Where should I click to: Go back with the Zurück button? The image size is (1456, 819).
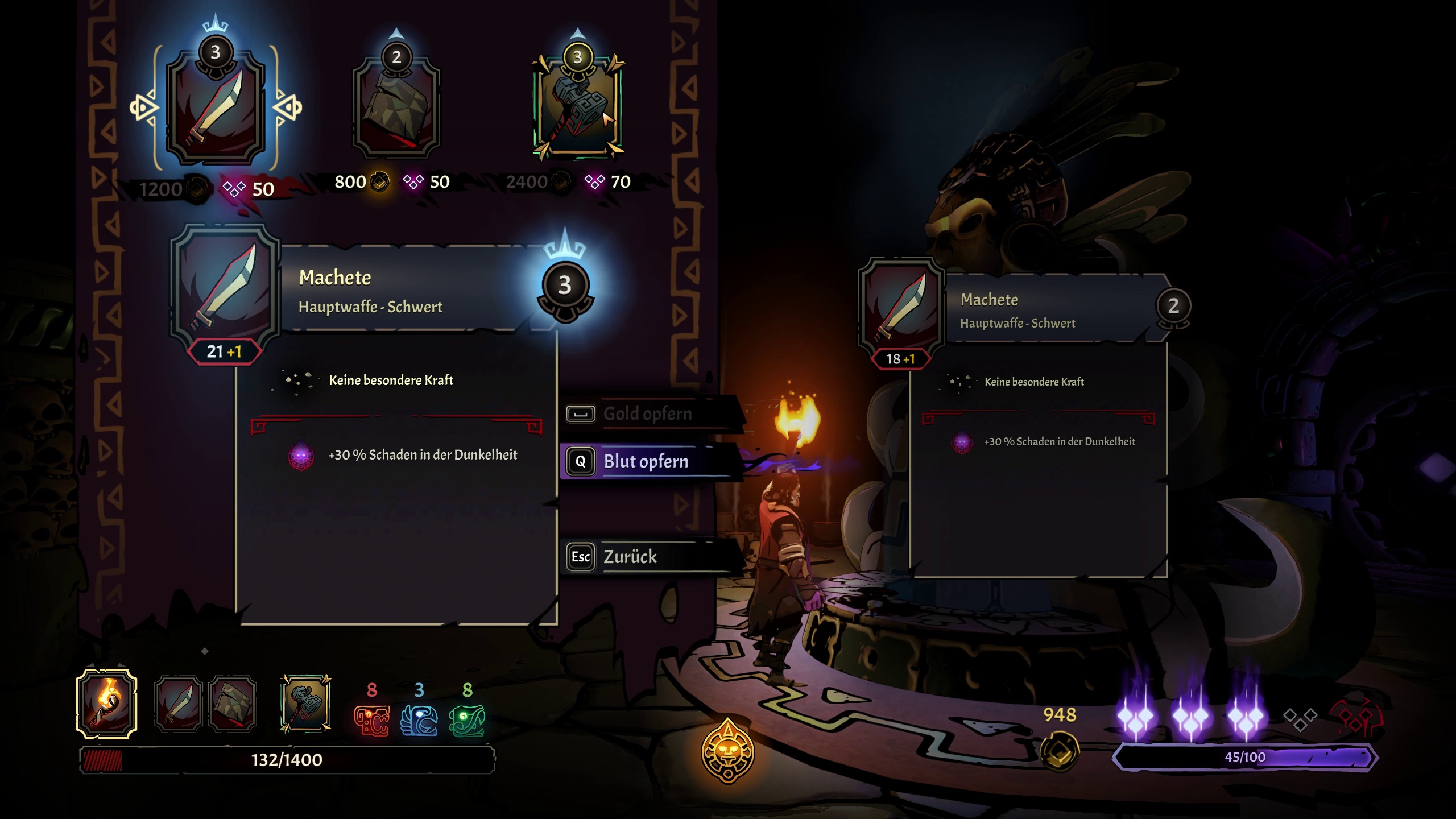point(630,556)
